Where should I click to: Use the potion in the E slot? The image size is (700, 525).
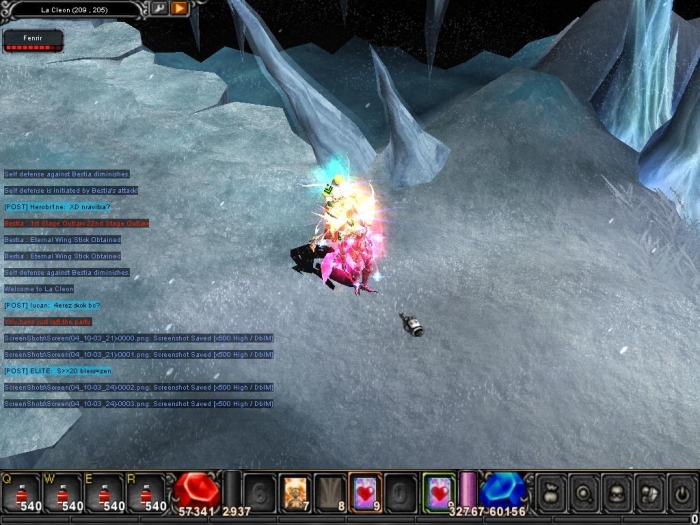(104, 493)
